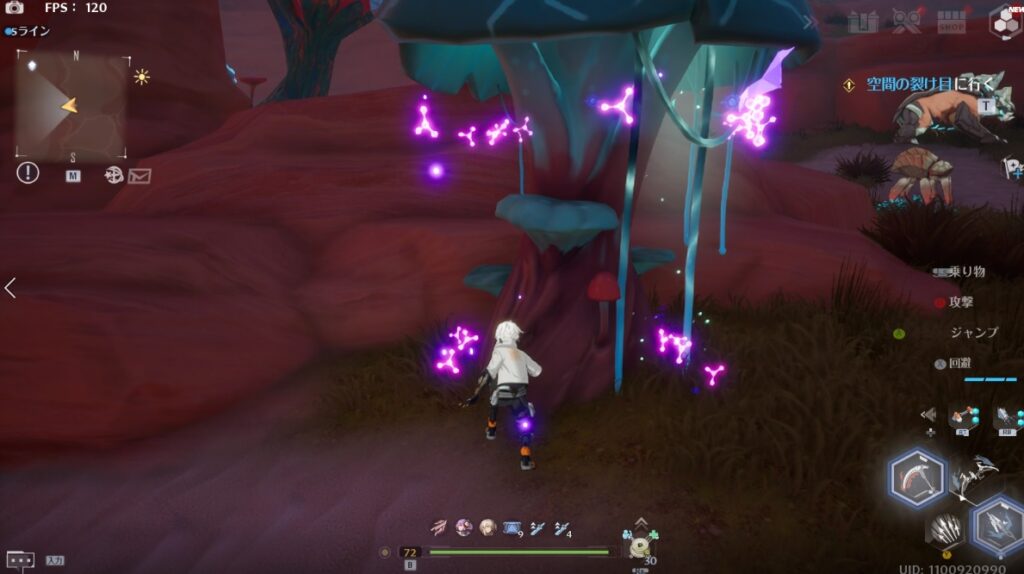
Task: Open the crossed tools icon menu
Action: click(x=907, y=21)
